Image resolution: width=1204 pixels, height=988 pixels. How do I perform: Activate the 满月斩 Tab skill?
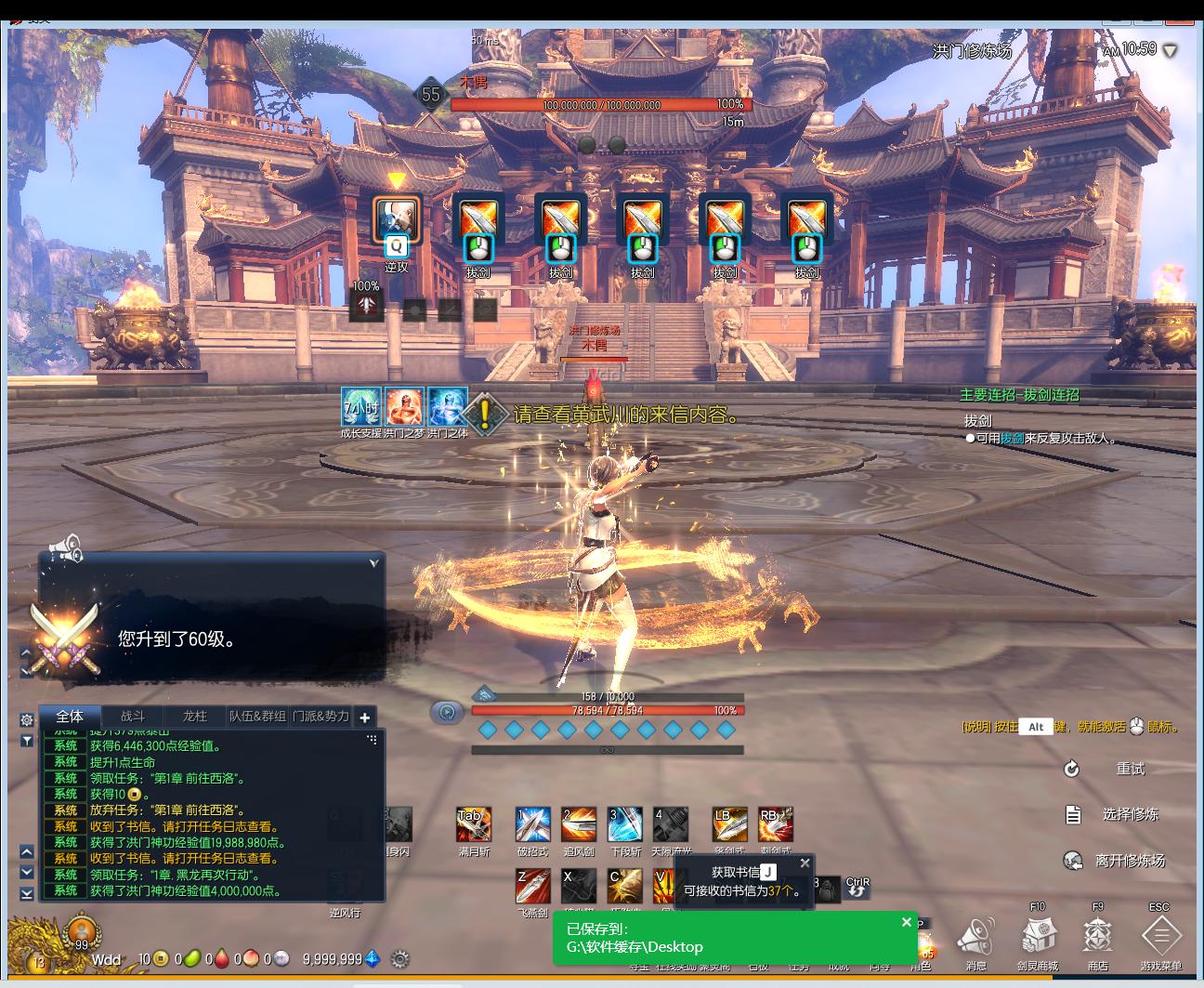point(474,824)
